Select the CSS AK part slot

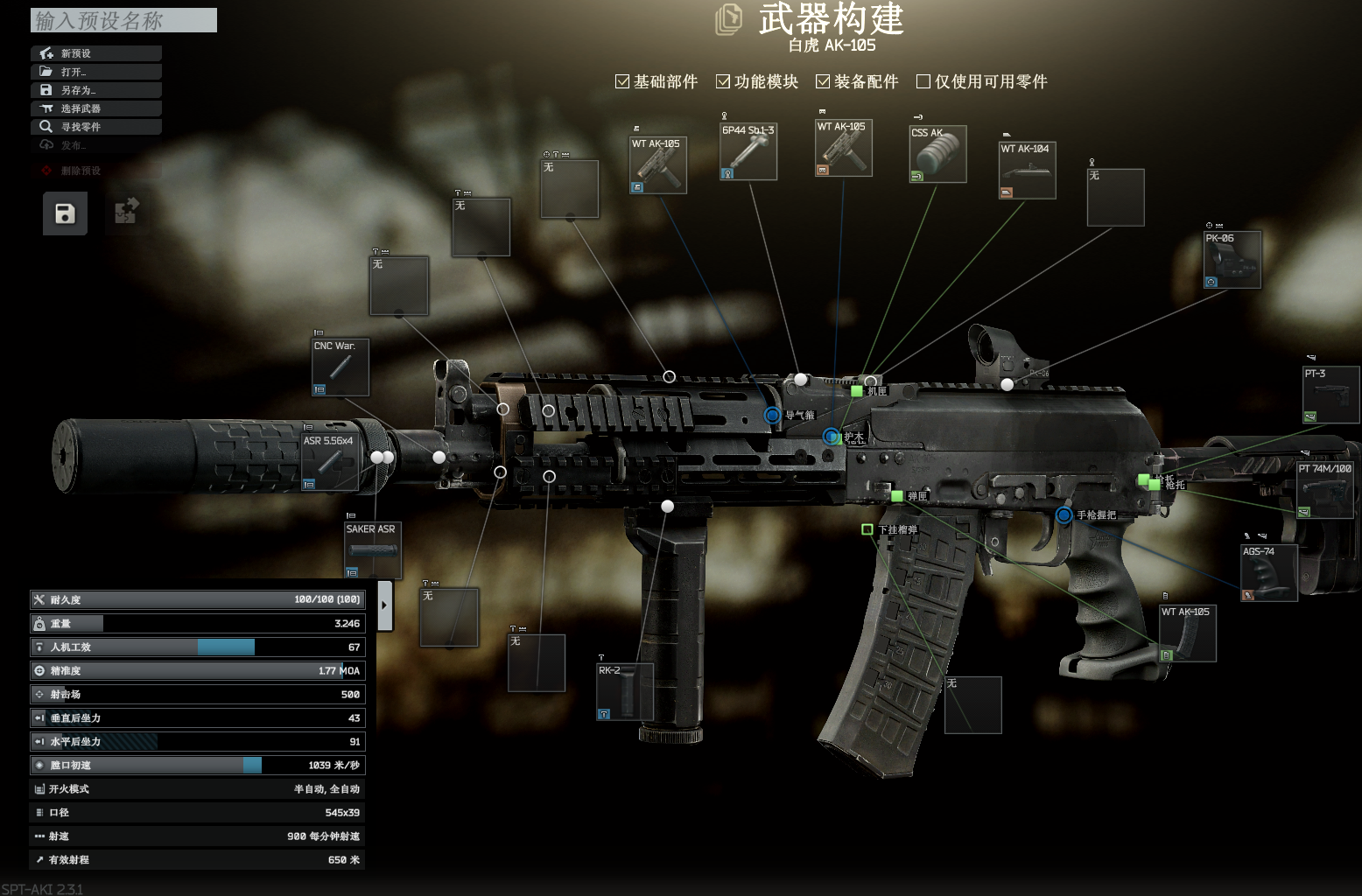(938, 154)
